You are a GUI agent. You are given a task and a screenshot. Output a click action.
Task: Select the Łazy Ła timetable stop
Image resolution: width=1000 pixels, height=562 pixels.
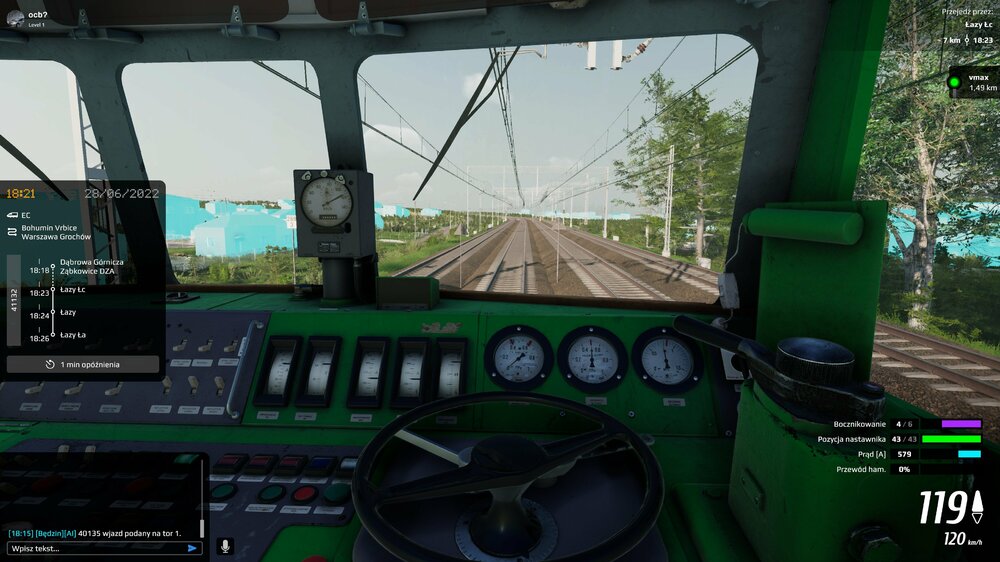click(x=72, y=334)
